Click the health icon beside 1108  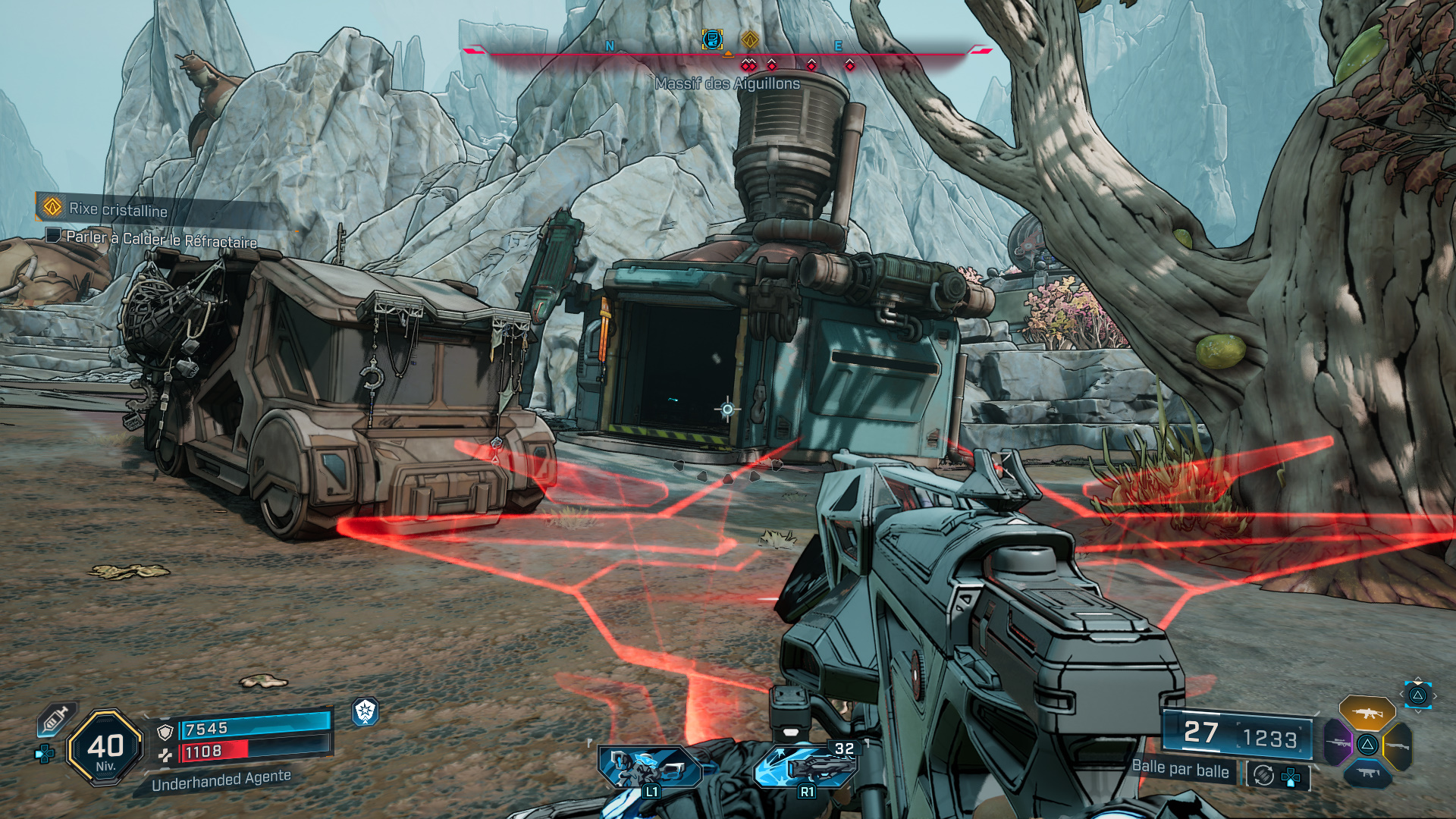pos(165,756)
